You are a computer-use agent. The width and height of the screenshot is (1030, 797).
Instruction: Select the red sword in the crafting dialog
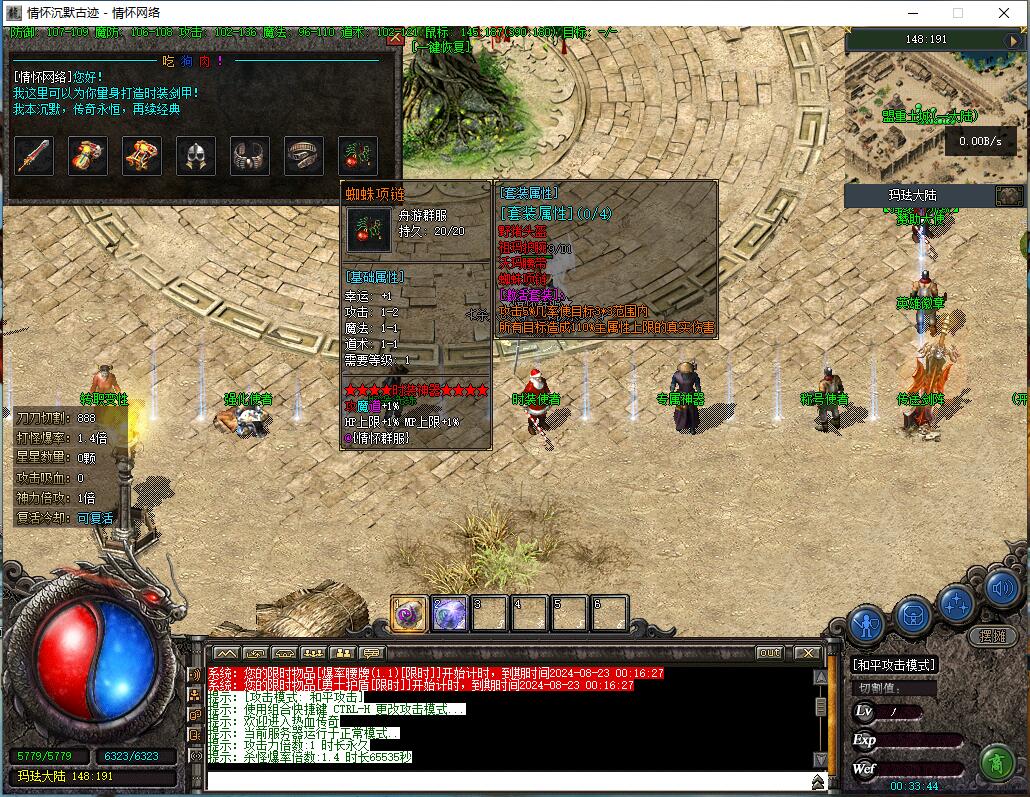[x=34, y=156]
